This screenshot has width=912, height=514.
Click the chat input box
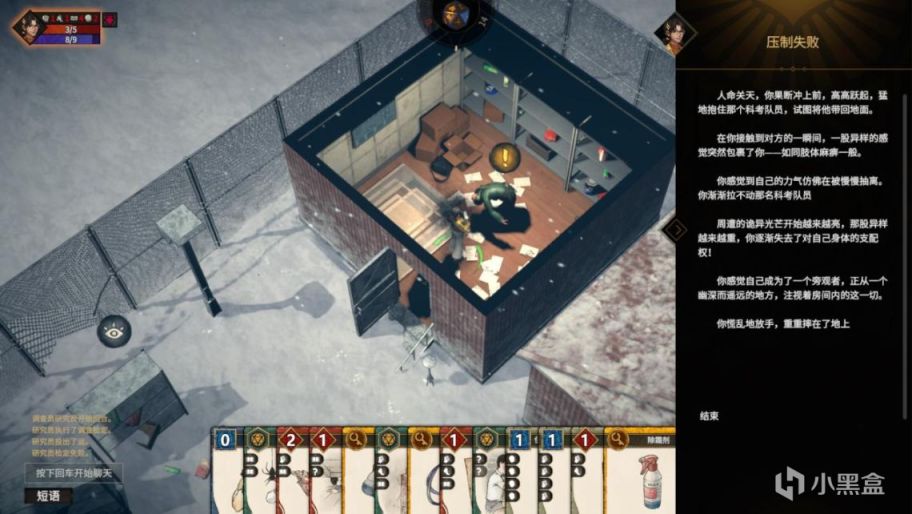pyautogui.click(x=73, y=473)
